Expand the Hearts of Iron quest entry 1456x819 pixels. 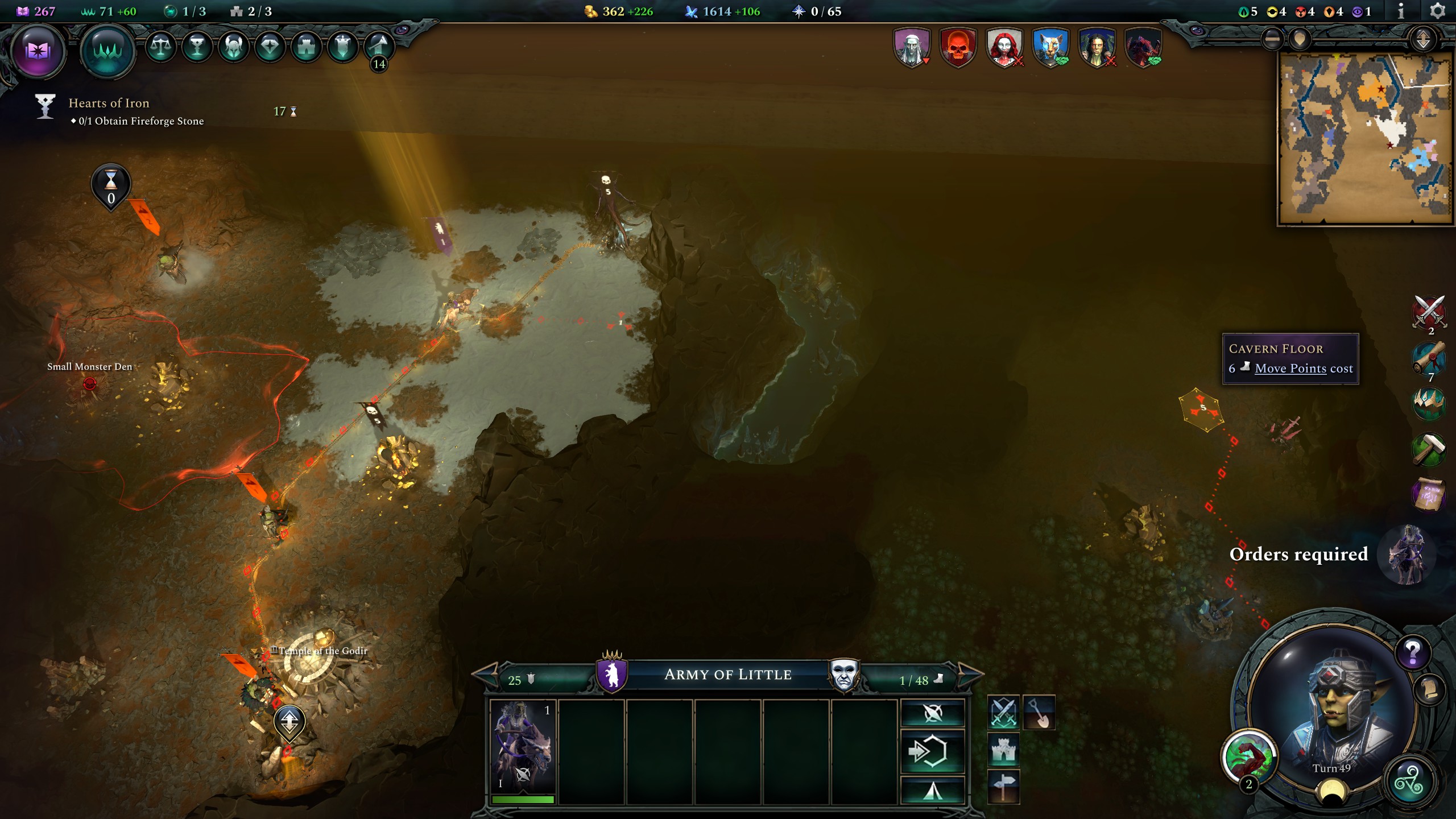click(x=108, y=103)
